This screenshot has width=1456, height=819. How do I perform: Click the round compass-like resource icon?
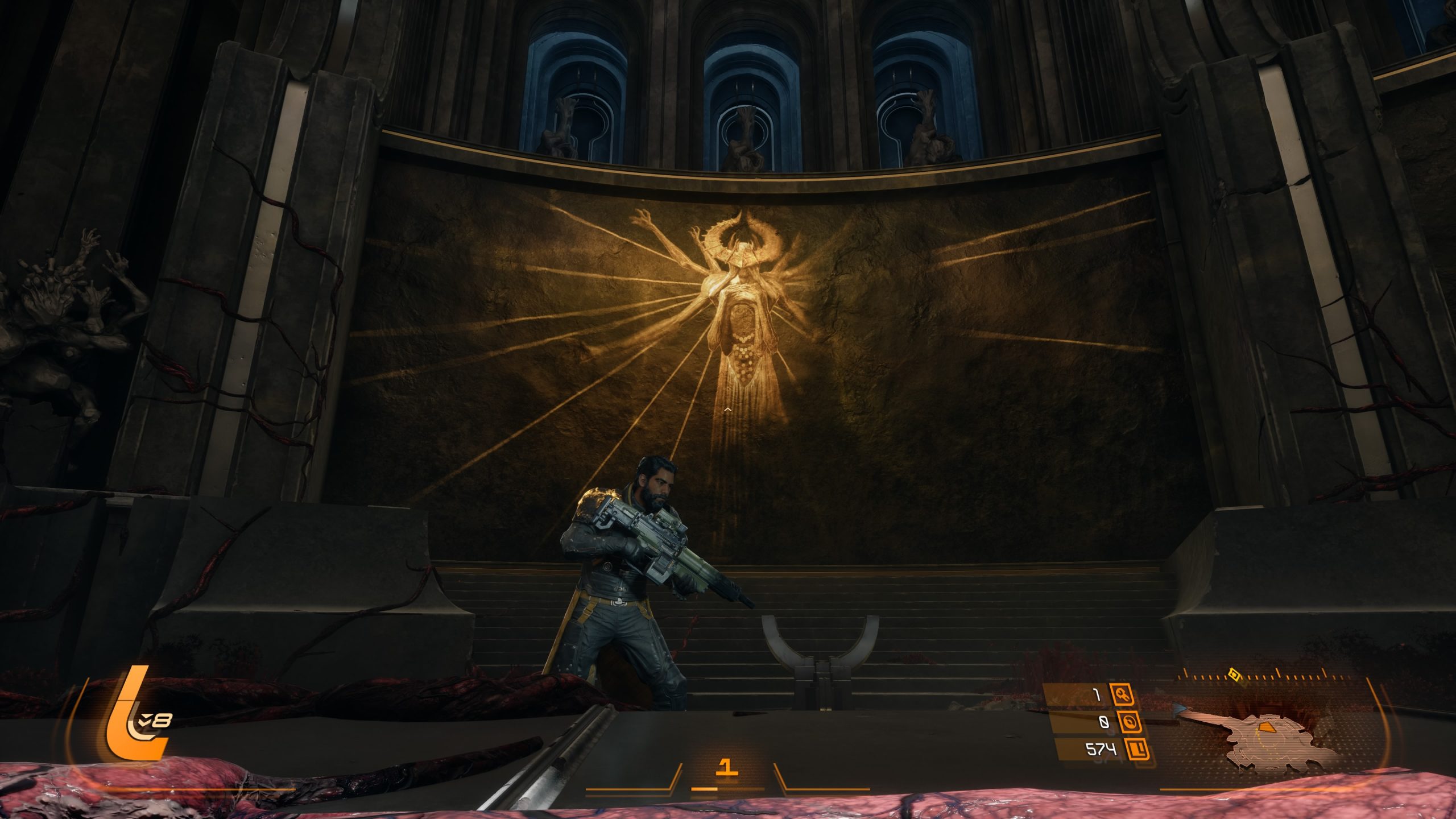tap(1129, 722)
